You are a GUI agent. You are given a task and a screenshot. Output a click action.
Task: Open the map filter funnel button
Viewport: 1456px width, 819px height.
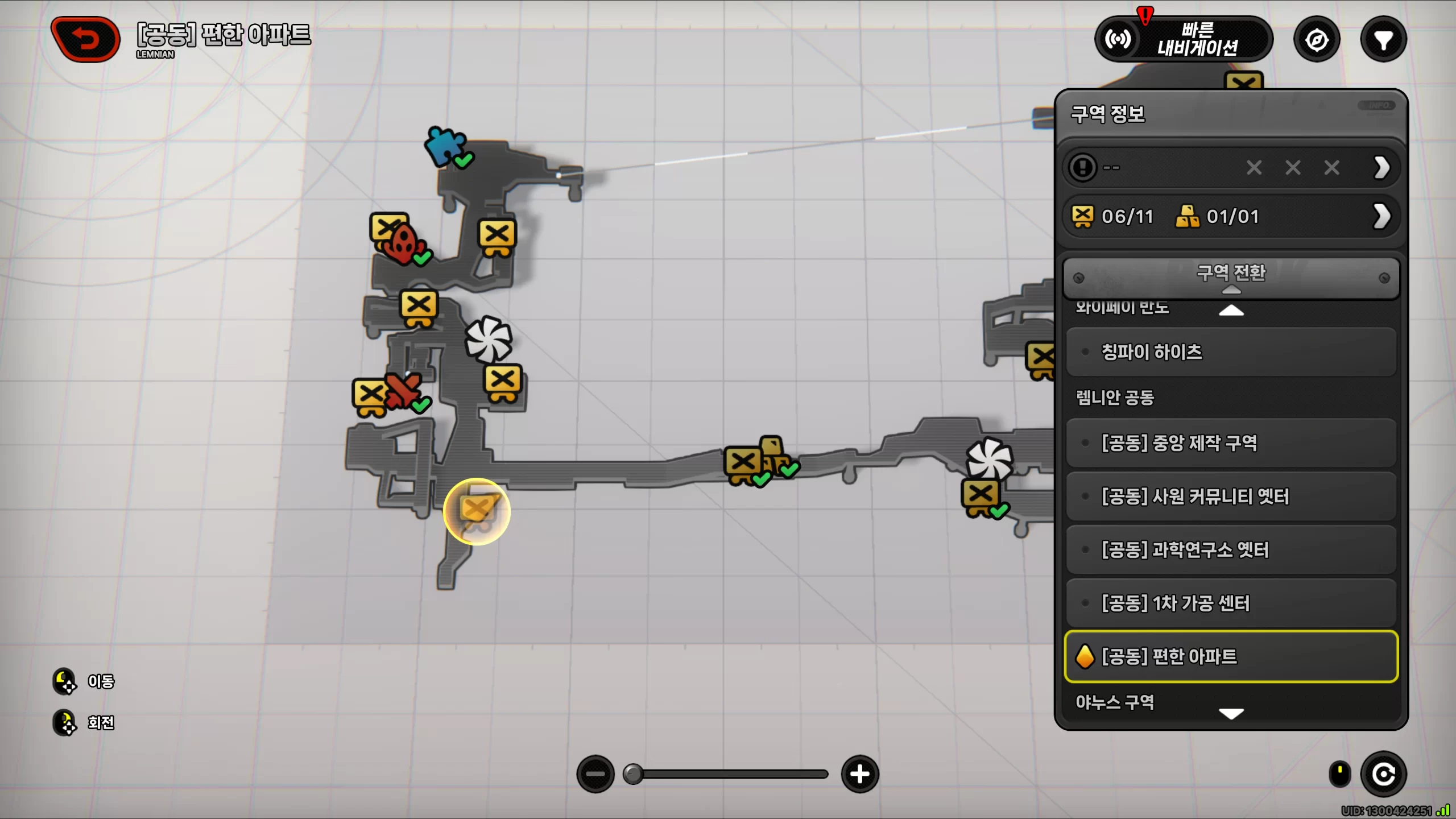coord(1383,40)
